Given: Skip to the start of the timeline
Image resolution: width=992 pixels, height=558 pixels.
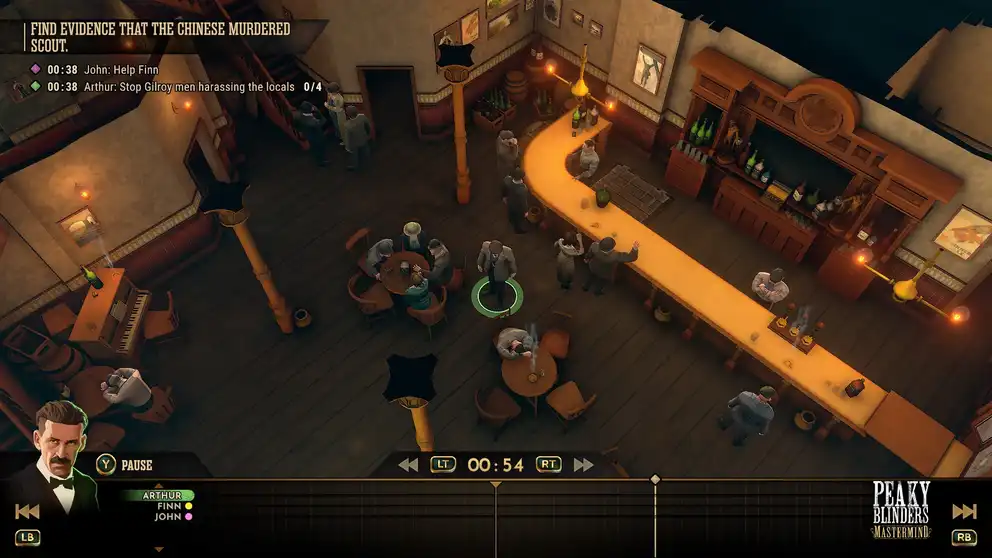Looking at the screenshot, I should point(27,512).
